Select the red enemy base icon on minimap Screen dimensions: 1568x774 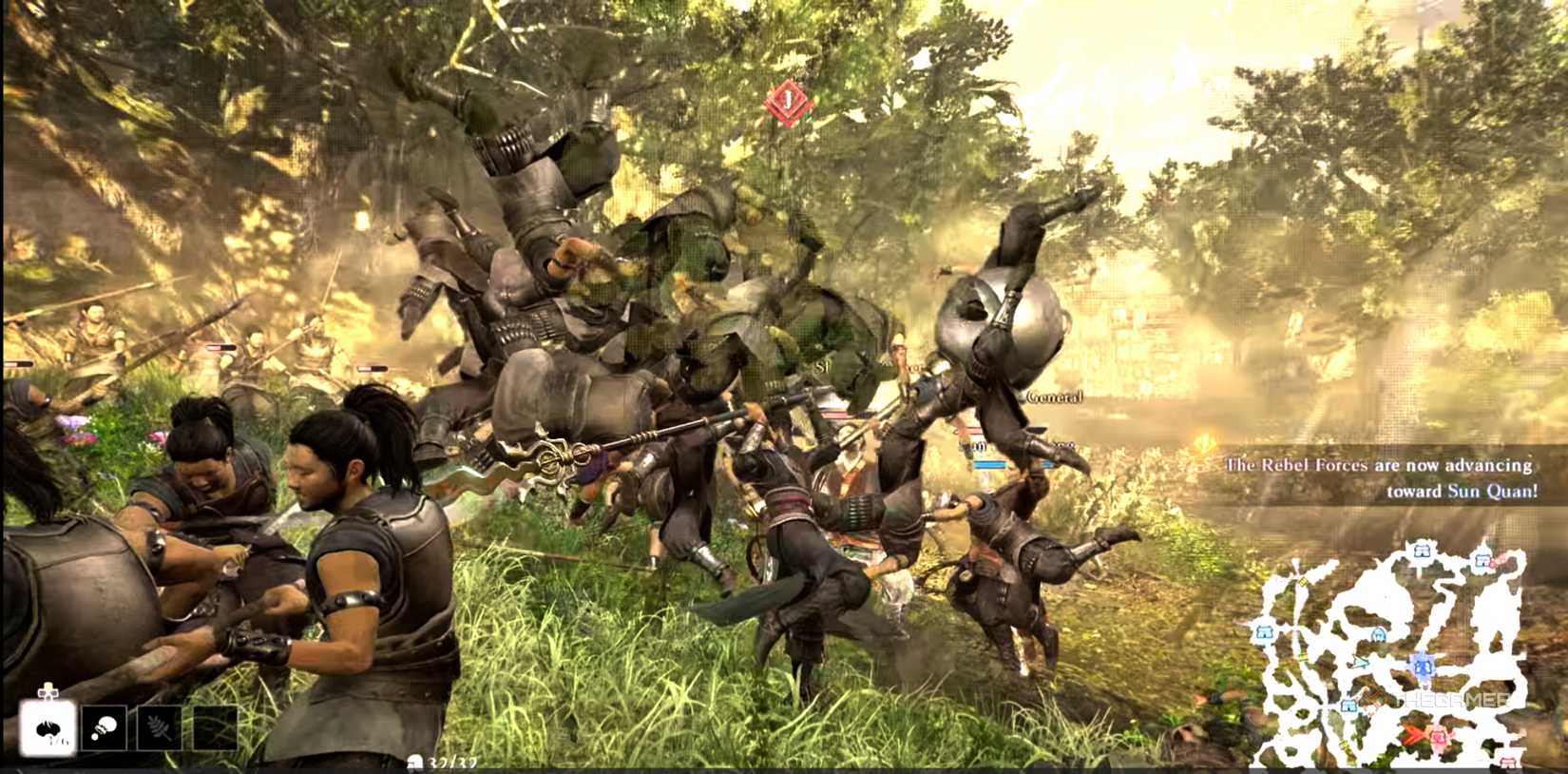[x=1438, y=737]
